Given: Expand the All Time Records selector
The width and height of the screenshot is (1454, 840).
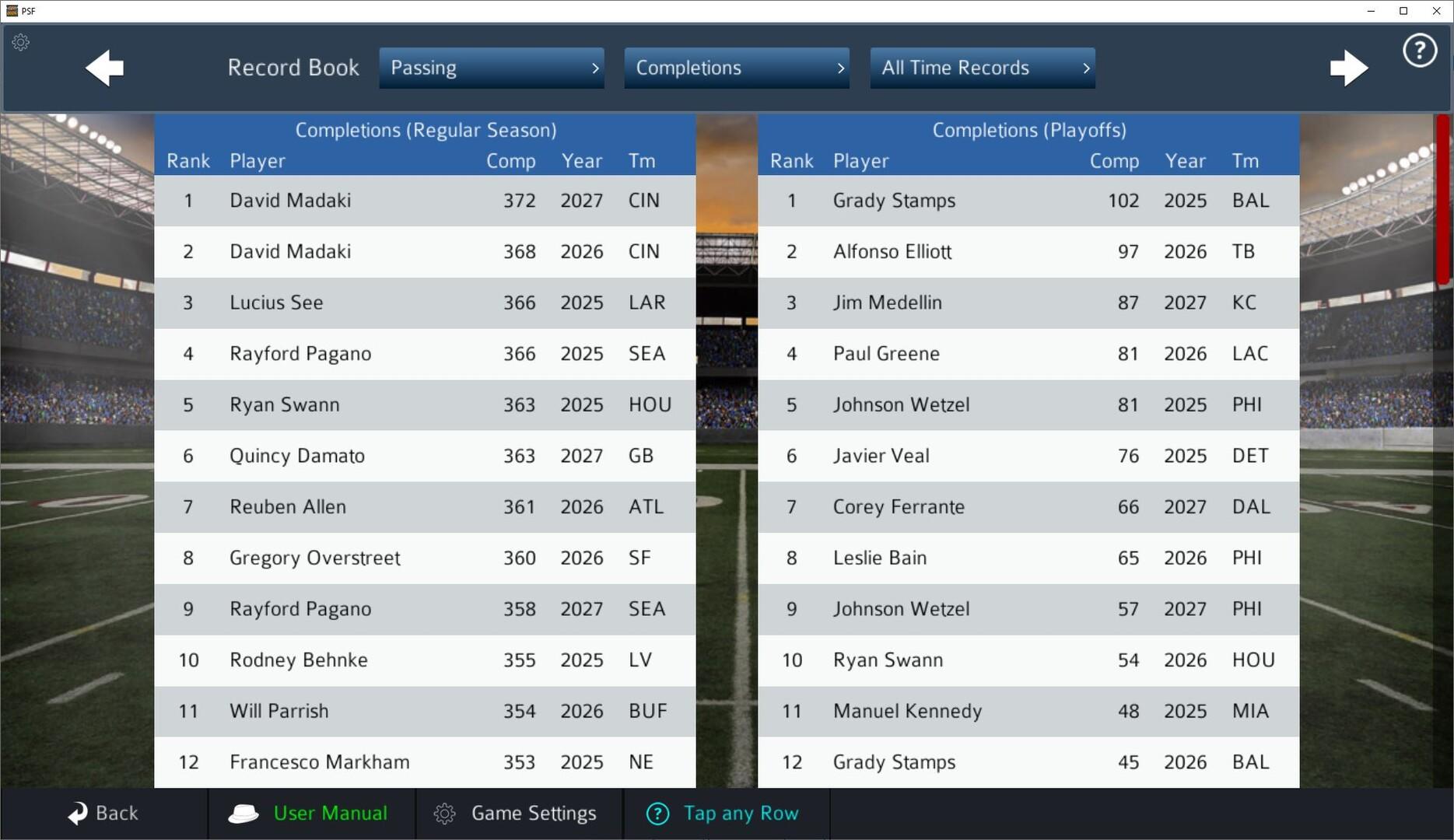Looking at the screenshot, I should click(x=982, y=68).
